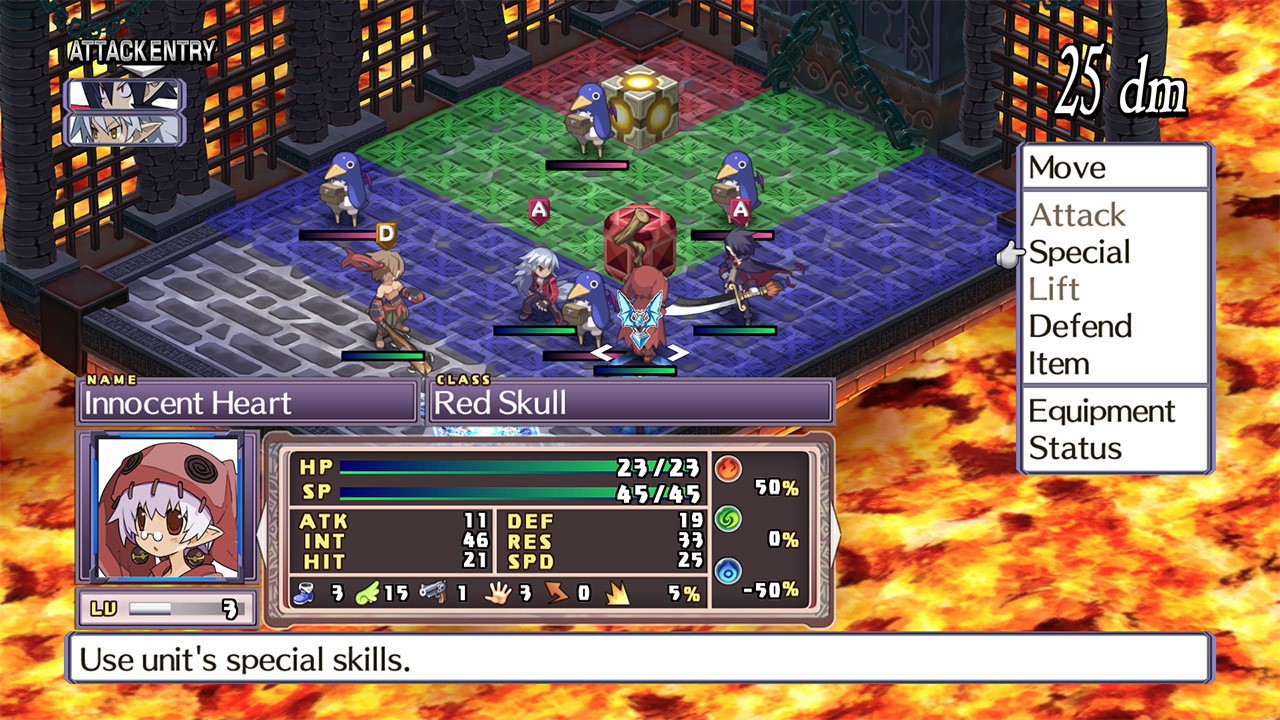View the unit's Status
The width and height of the screenshot is (1280, 720).
[1075, 448]
